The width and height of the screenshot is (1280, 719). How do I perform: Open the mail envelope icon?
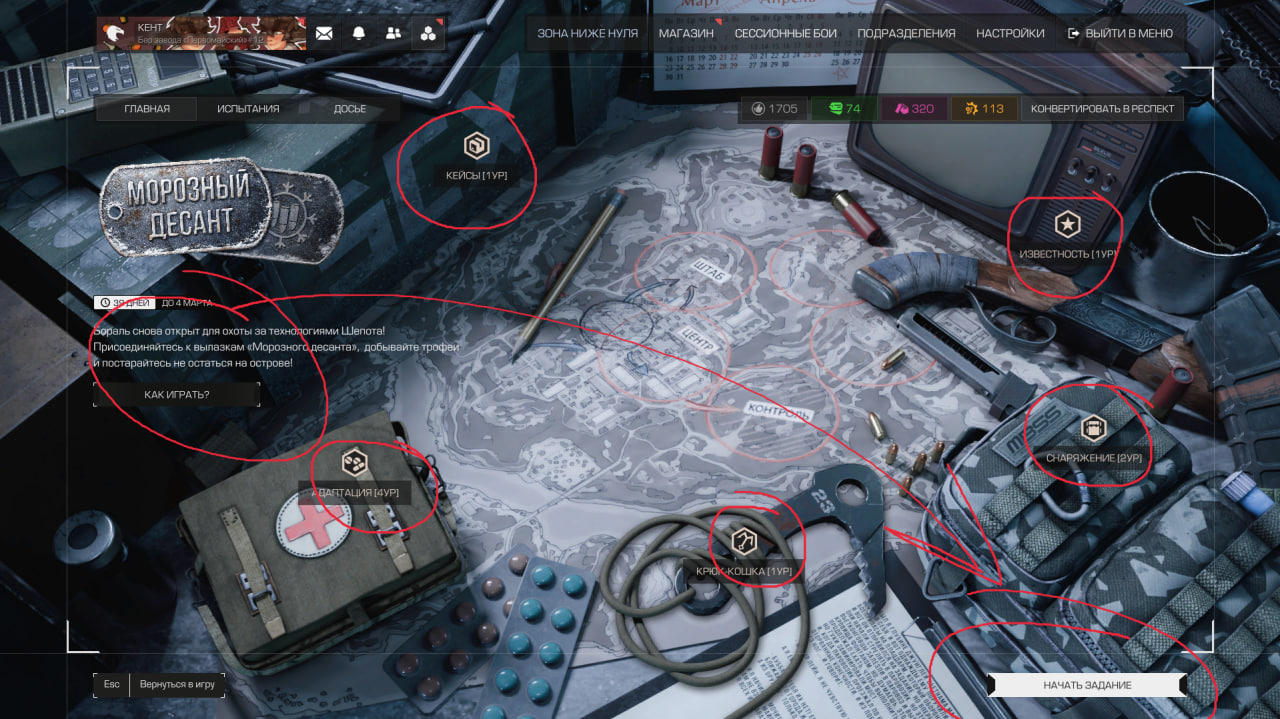[x=324, y=33]
